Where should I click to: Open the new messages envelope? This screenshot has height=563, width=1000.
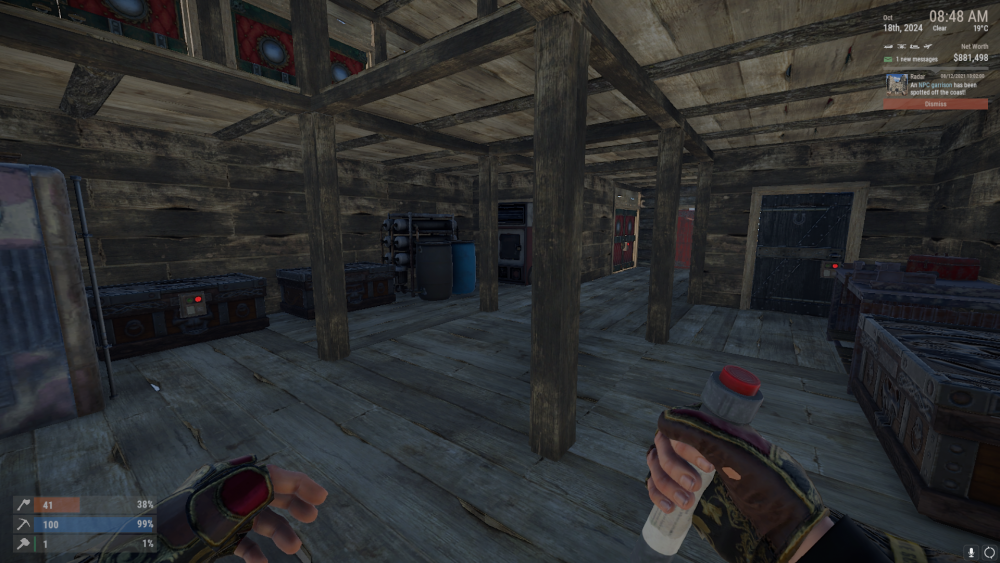click(x=889, y=61)
